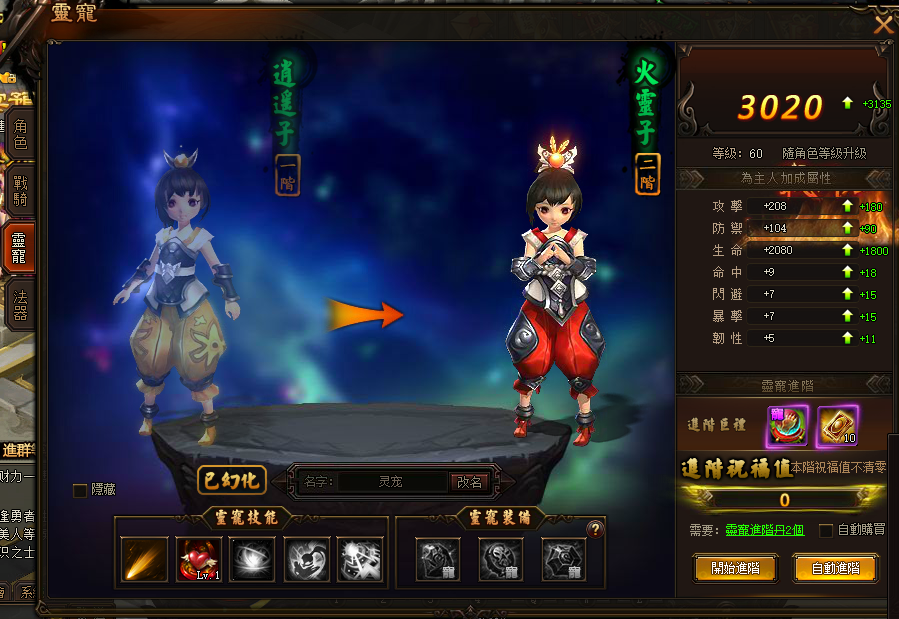
Task: Click the pet claw orb gift icon
Action: (787, 426)
